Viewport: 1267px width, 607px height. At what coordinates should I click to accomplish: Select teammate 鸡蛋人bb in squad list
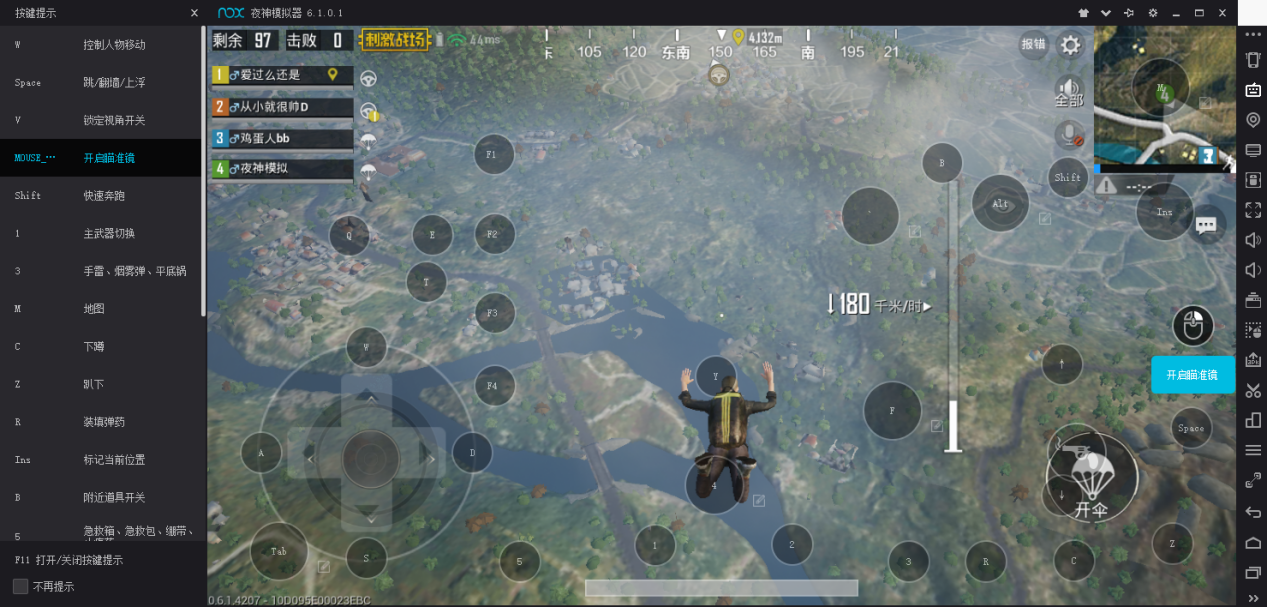coord(282,137)
